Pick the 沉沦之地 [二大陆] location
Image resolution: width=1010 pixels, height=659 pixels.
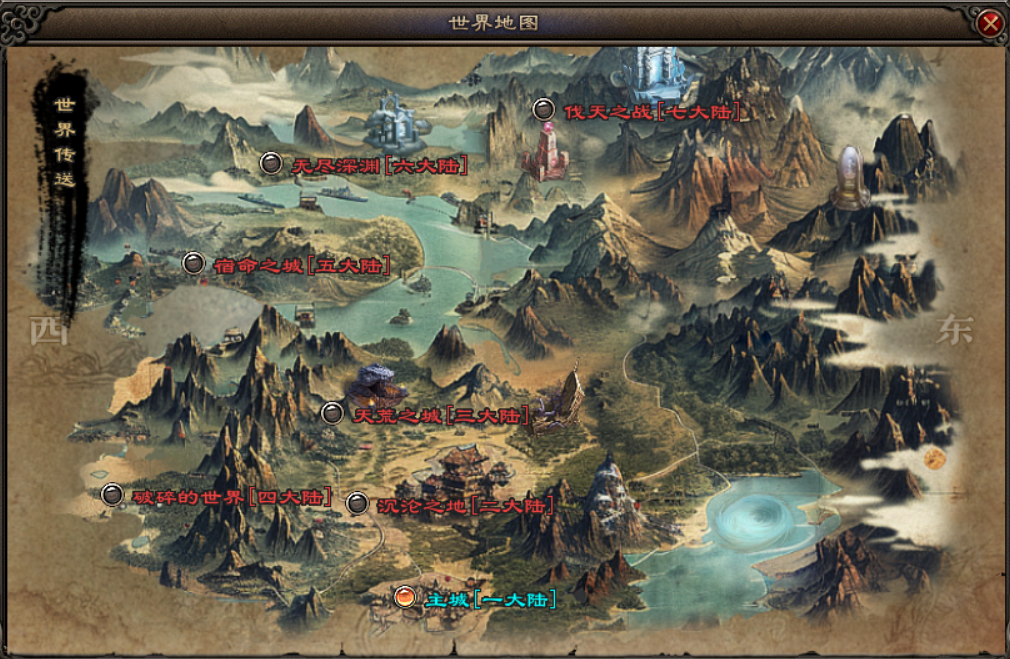pyautogui.click(x=357, y=503)
